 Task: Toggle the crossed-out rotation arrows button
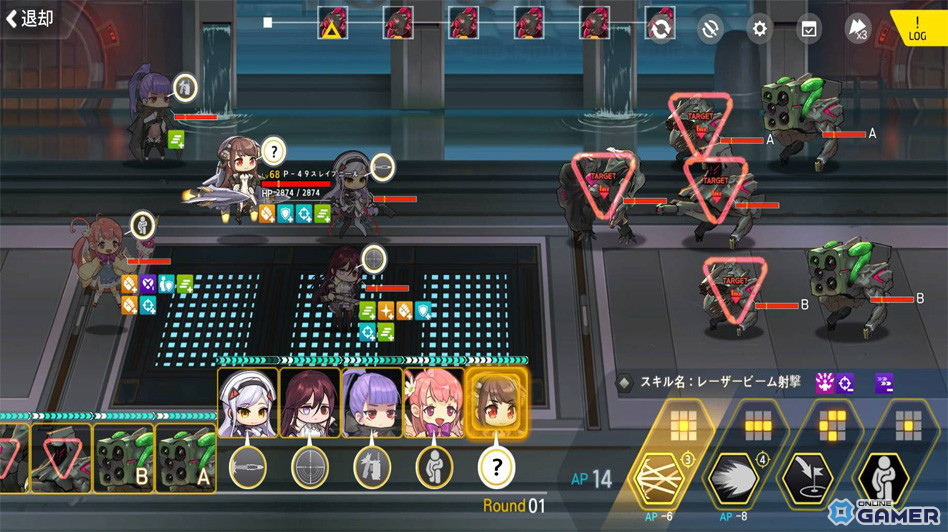click(711, 28)
